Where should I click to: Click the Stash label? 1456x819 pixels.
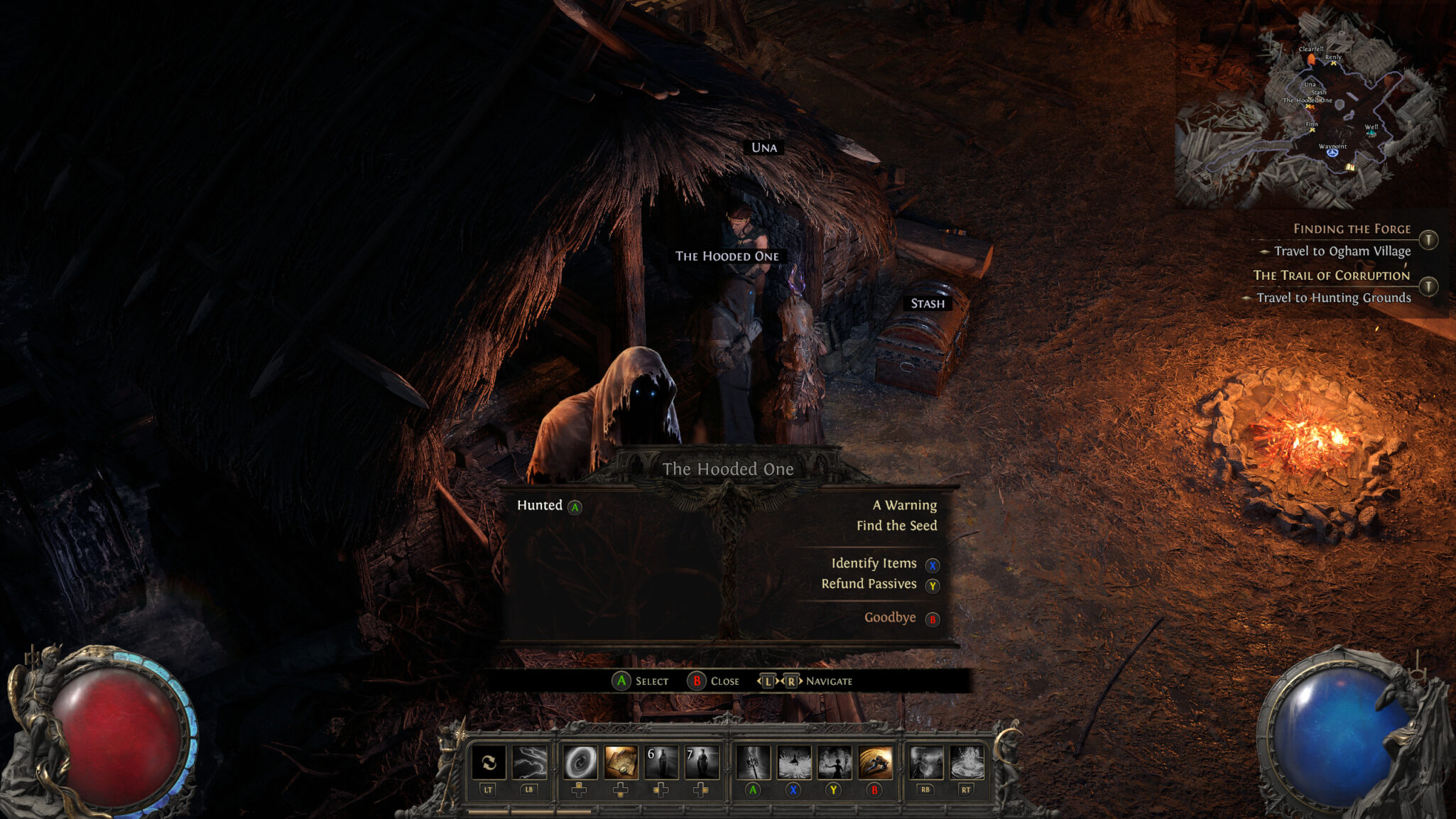pos(928,303)
